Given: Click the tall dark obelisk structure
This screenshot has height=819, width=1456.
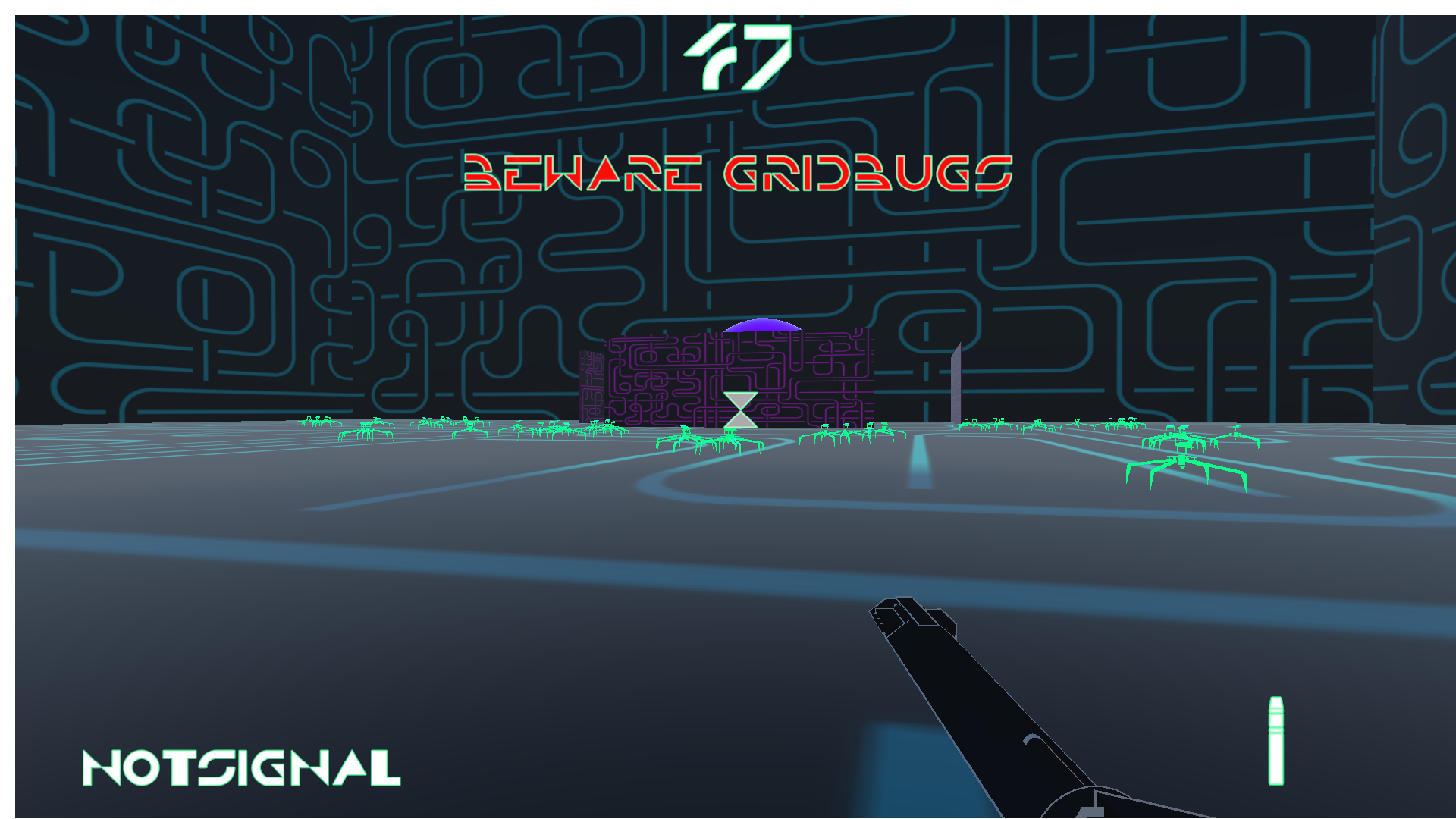Looking at the screenshot, I should point(955,383).
